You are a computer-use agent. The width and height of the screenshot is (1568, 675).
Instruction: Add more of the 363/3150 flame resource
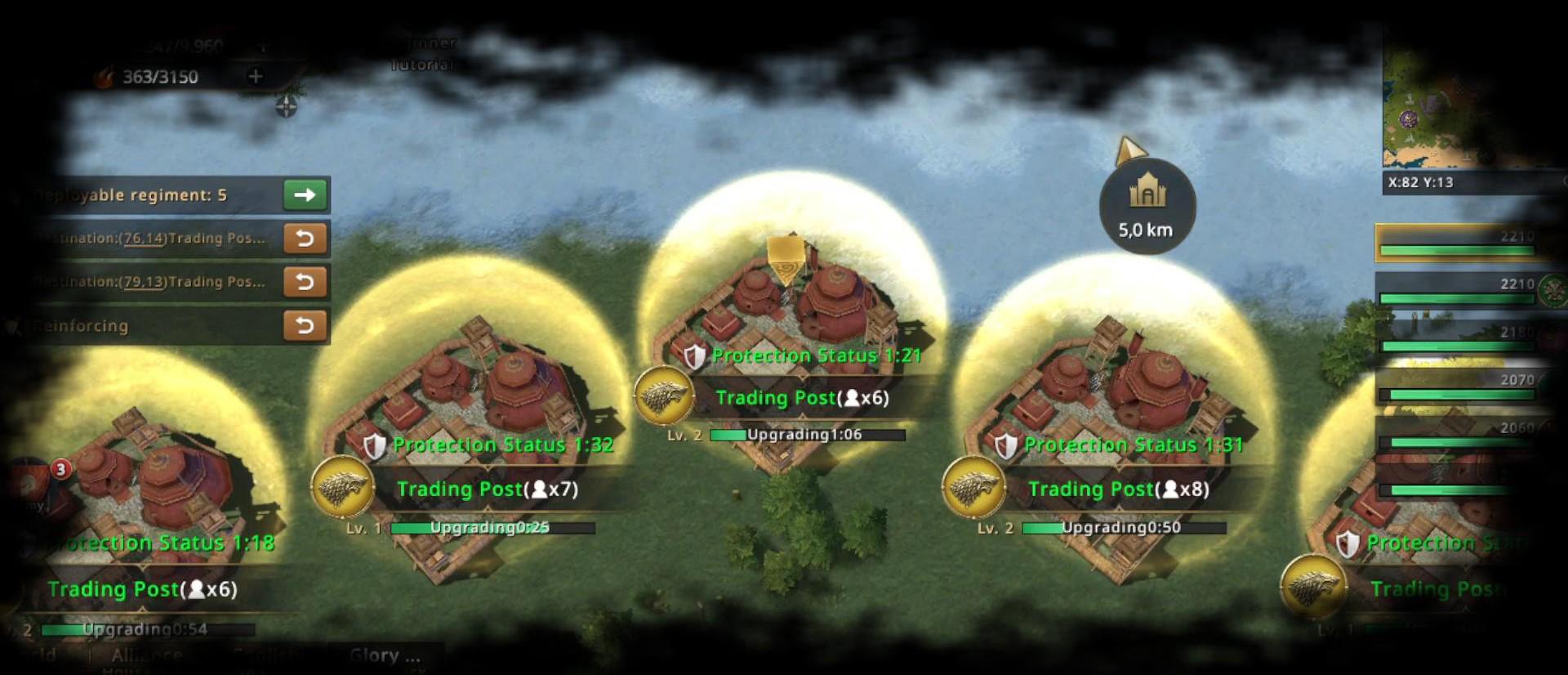256,77
